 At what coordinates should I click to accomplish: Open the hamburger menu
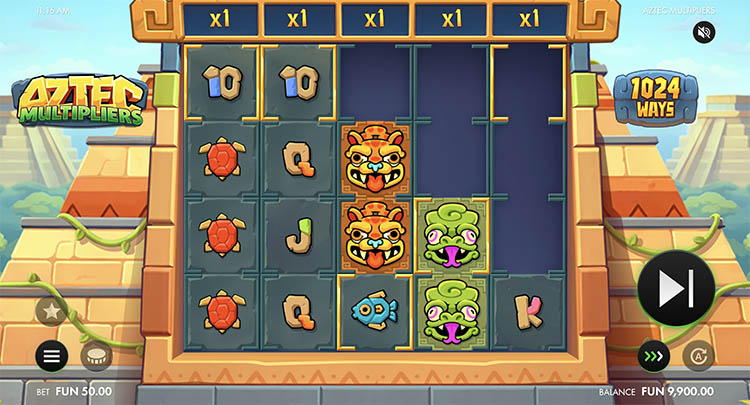(x=52, y=355)
